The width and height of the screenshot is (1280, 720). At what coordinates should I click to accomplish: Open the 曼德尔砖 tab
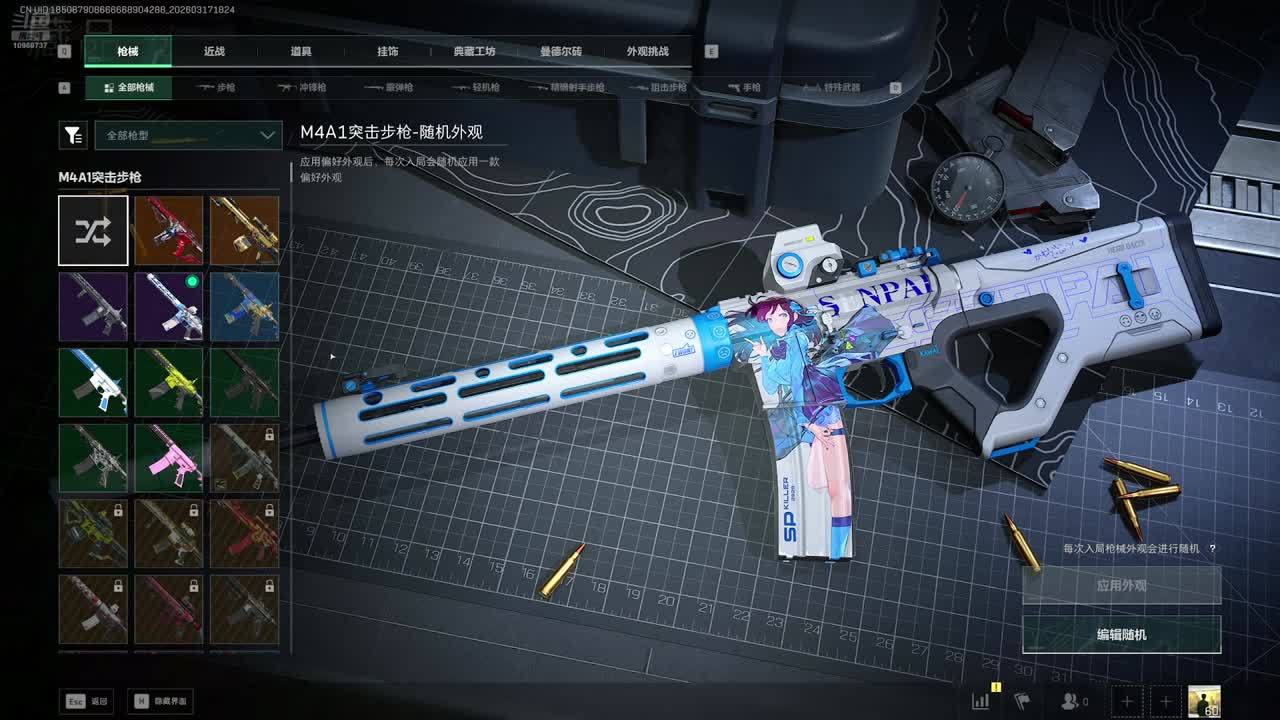(561, 51)
